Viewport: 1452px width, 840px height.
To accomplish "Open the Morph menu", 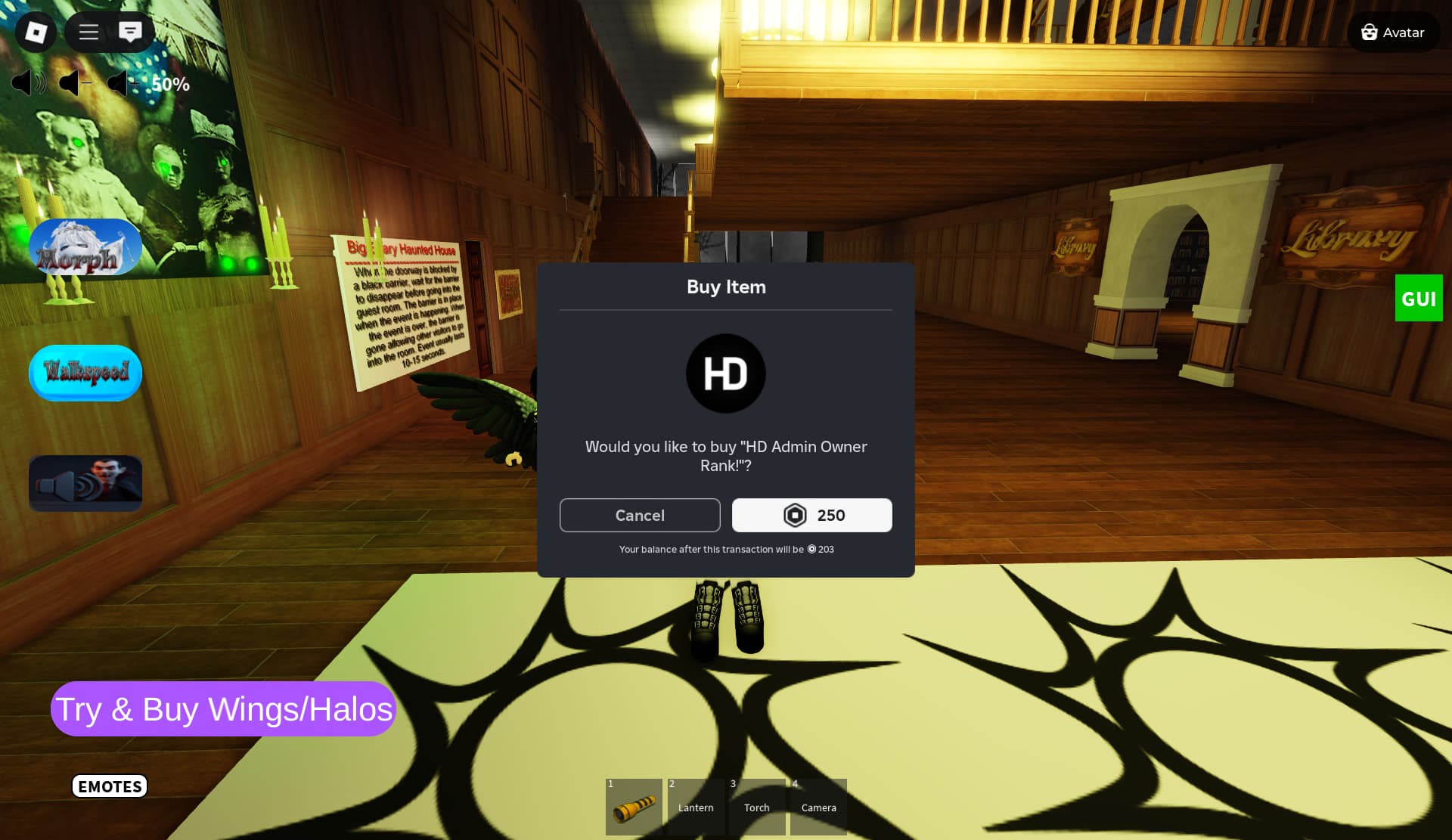I will click(x=85, y=248).
